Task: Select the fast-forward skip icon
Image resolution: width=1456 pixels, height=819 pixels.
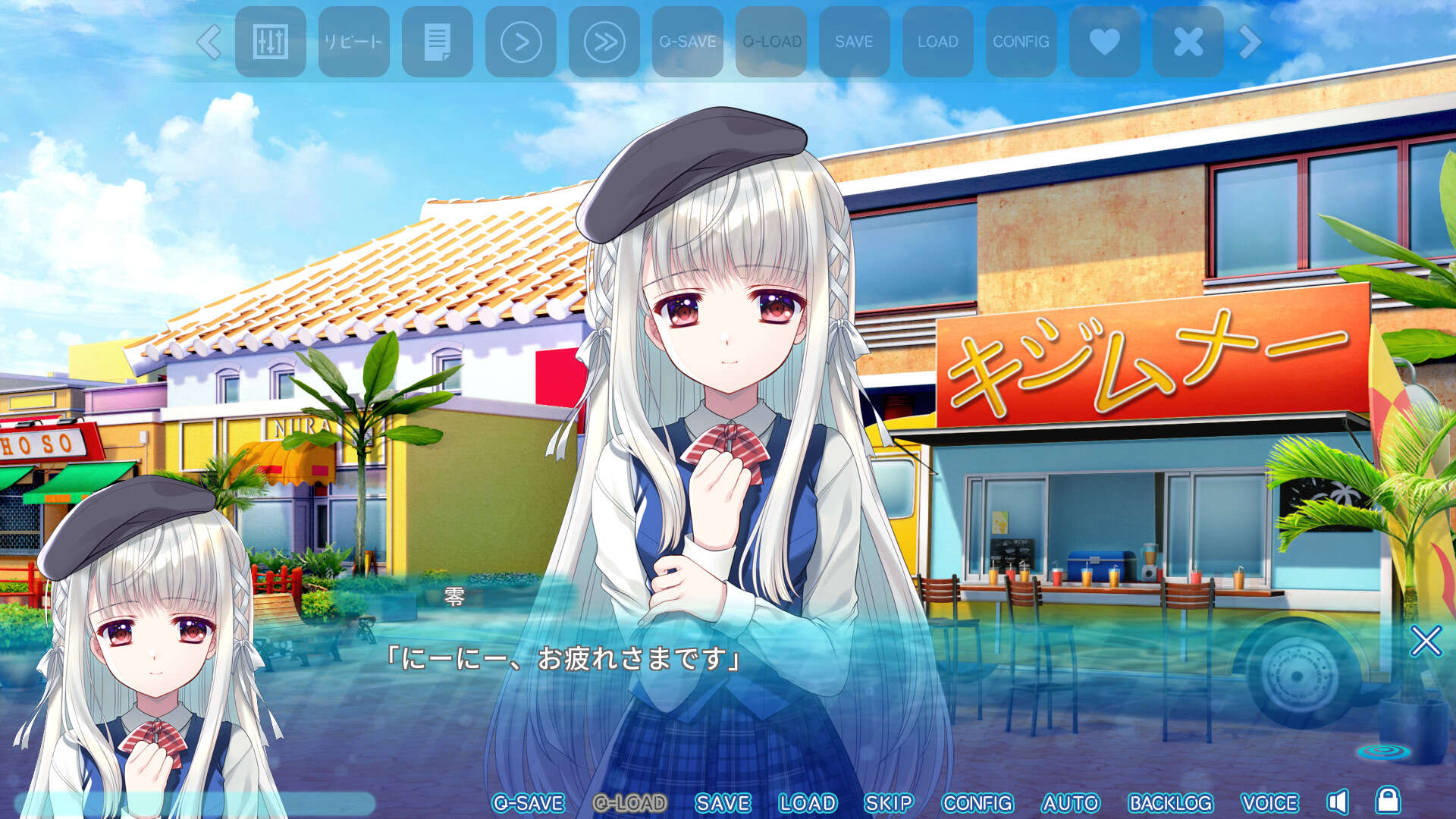Action: pos(604,42)
